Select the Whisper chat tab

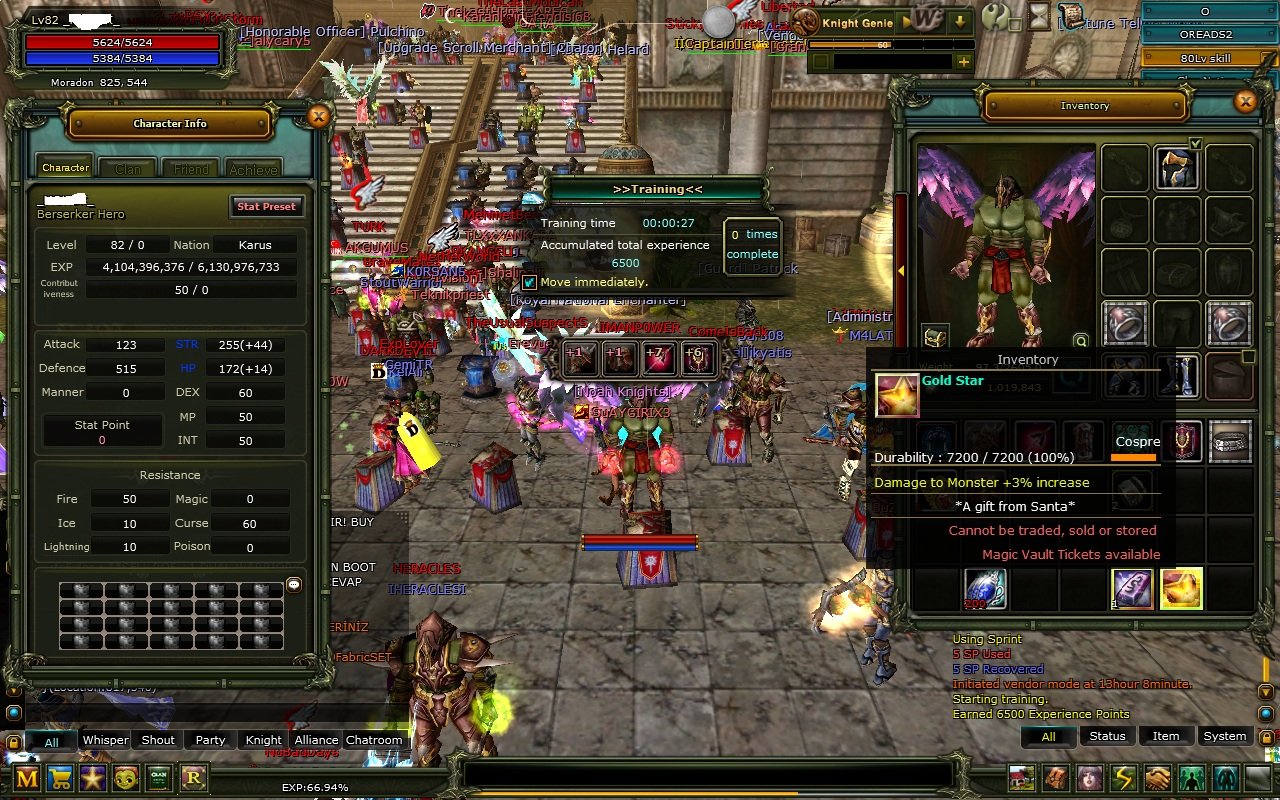(x=105, y=740)
